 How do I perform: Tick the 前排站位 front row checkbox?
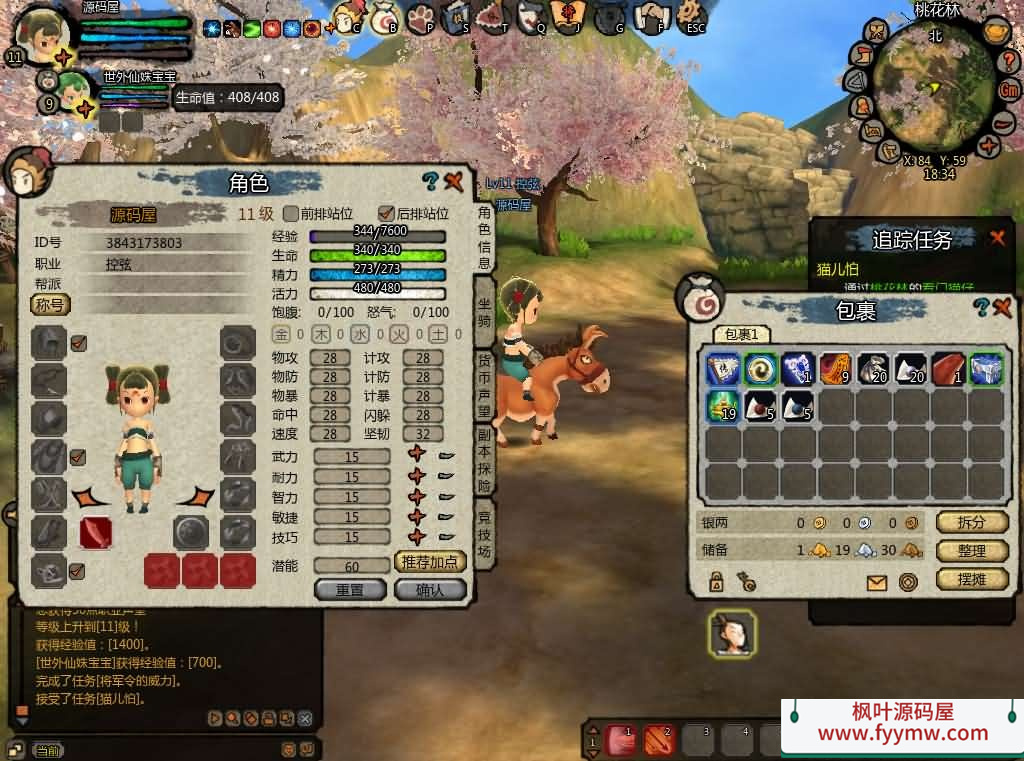click(292, 213)
